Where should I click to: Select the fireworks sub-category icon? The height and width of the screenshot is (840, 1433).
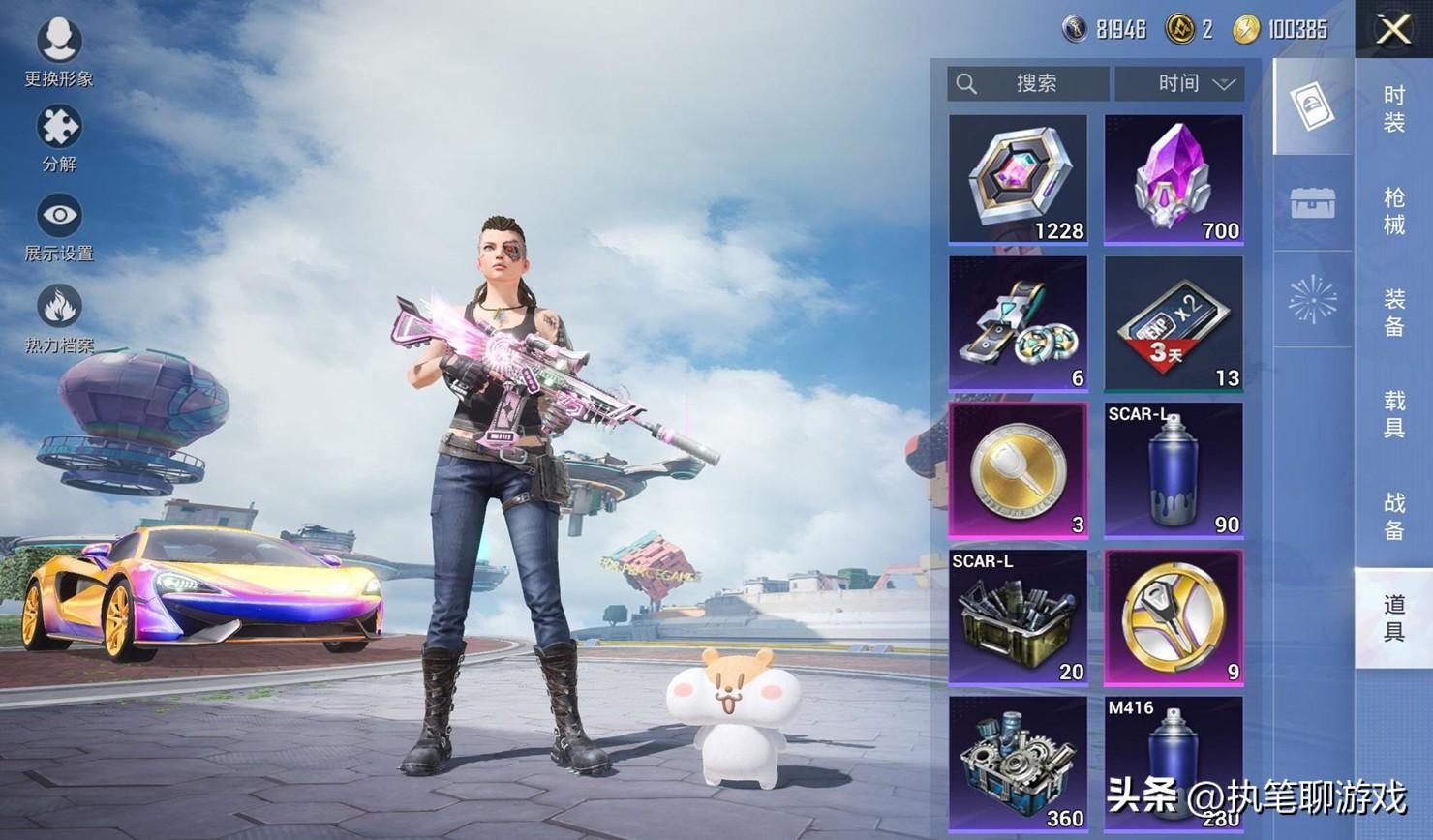click(1313, 299)
